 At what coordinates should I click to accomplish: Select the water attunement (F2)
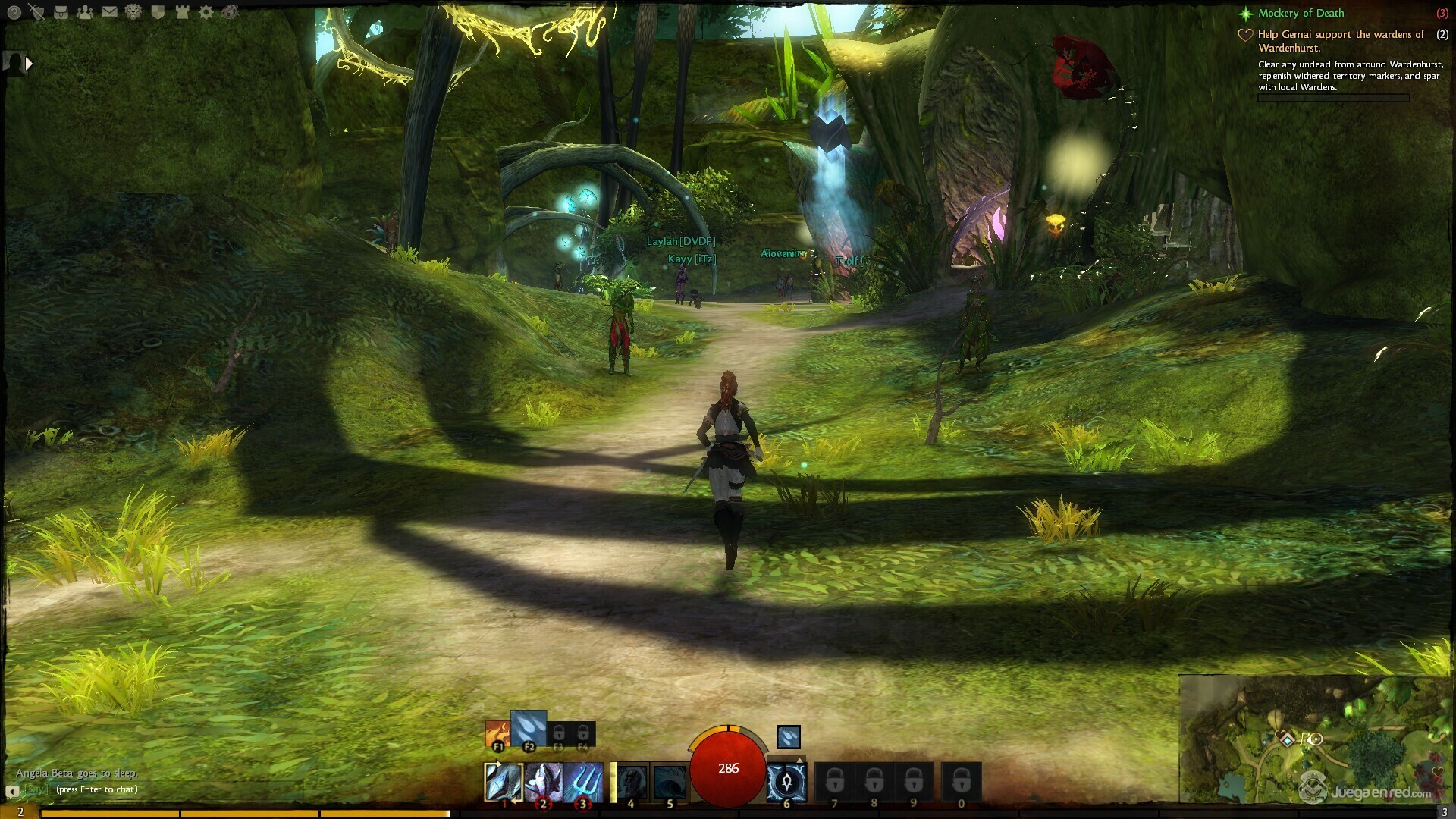tap(529, 730)
